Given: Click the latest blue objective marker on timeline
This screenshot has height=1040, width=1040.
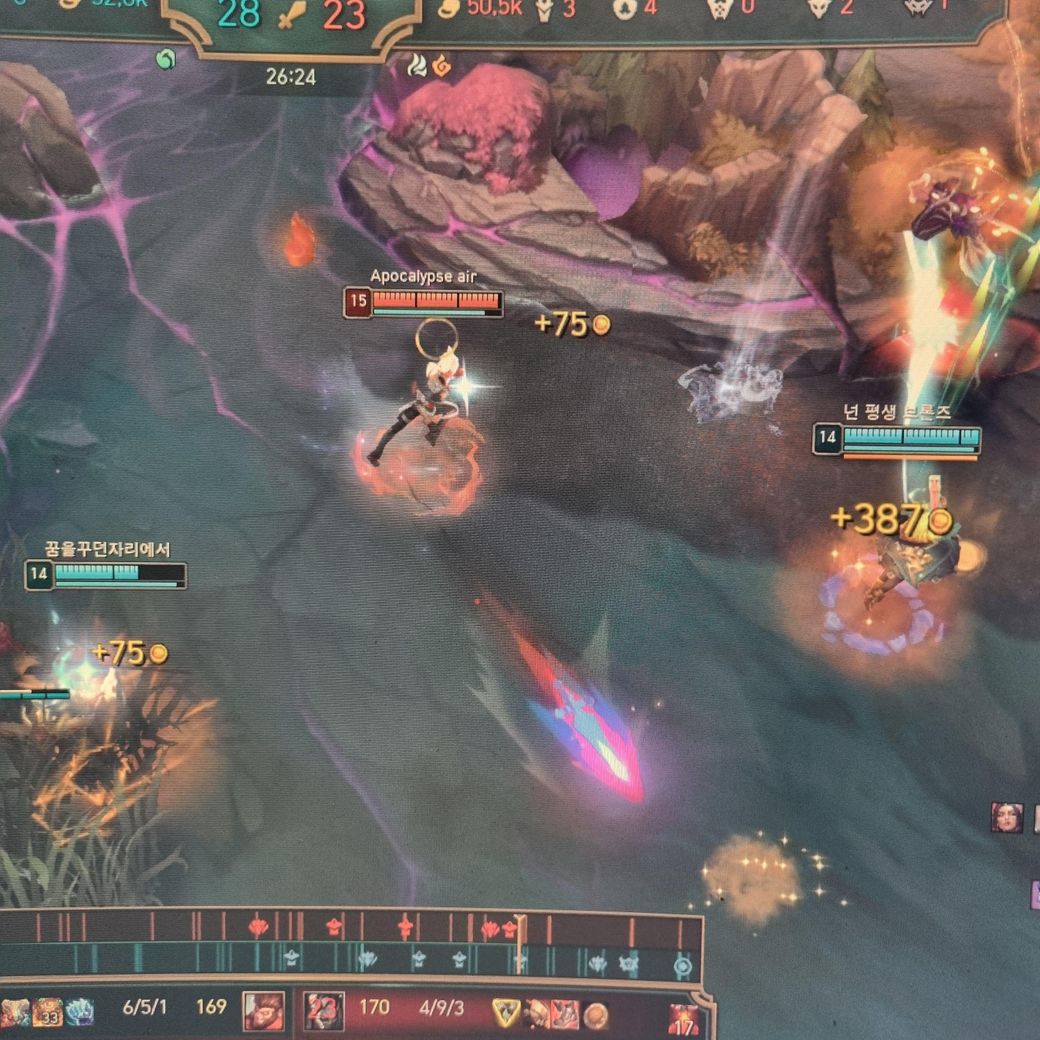Looking at the screenshot, I should click(x=682, y=966).
